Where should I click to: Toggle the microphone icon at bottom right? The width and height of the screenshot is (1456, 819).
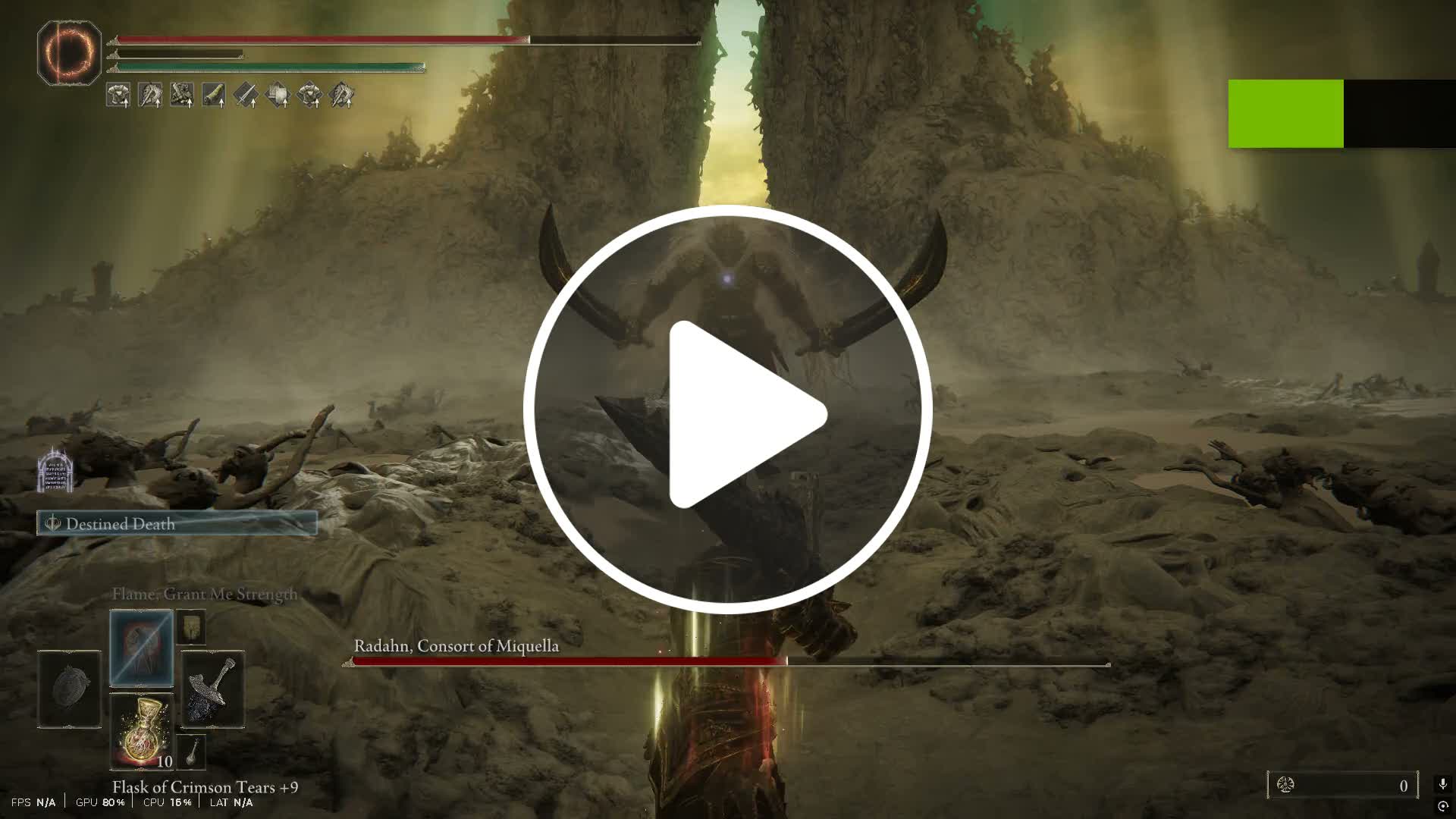coord(1443,782)
